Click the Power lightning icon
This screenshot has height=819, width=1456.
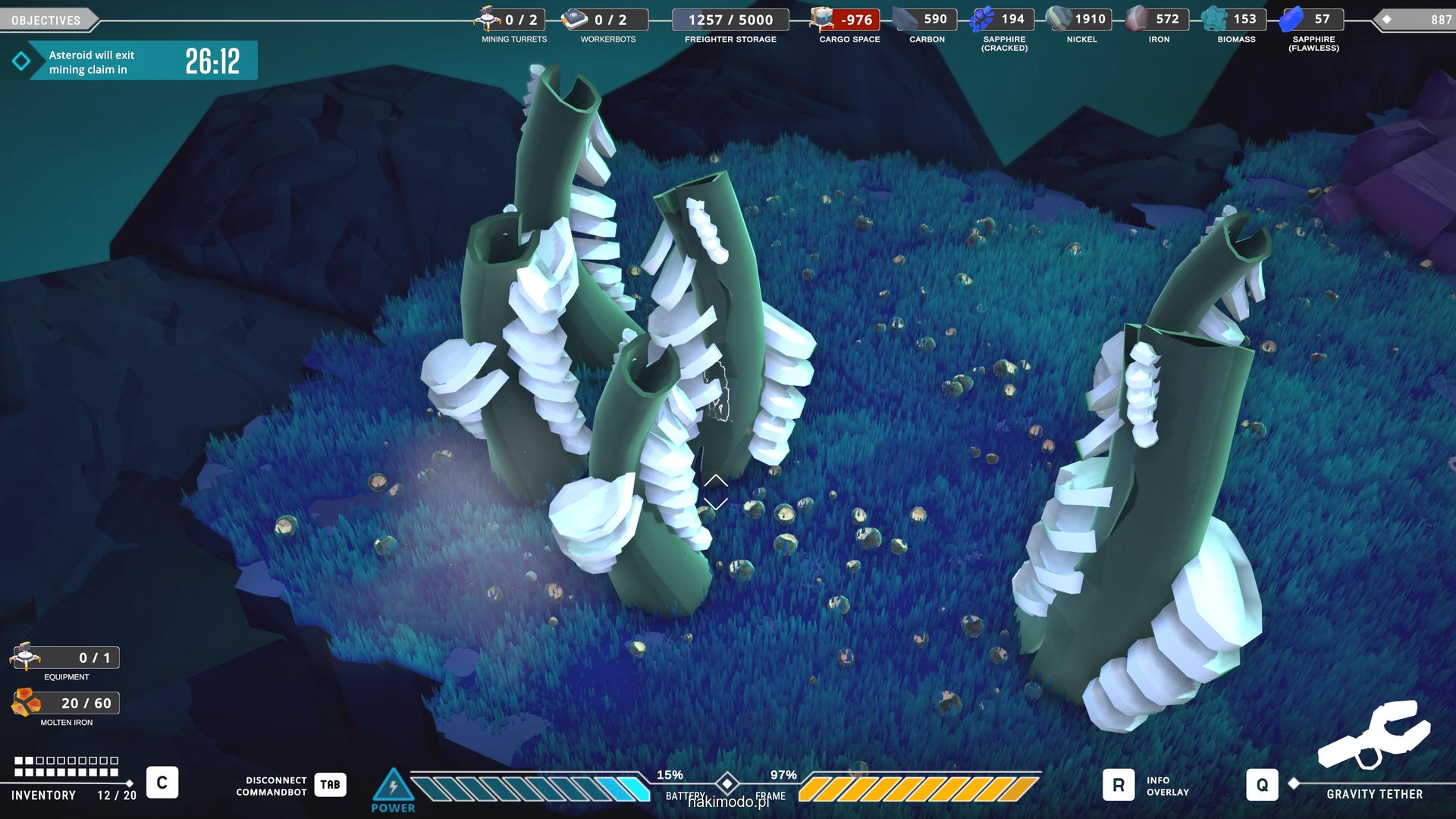point(393,786)
